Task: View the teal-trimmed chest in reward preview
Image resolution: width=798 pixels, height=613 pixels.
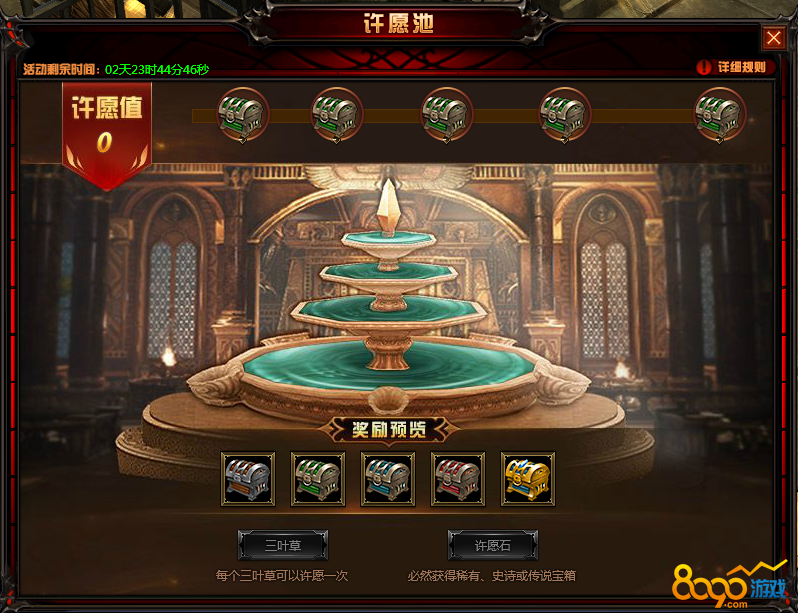Action: point(388,479)
